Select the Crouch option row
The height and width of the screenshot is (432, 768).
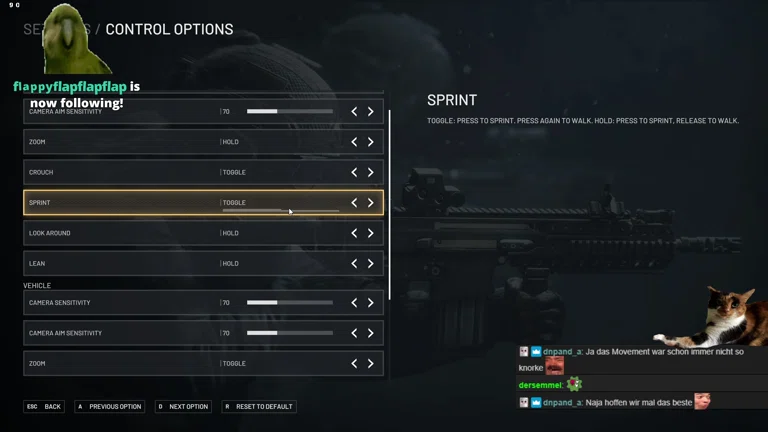(x=120, y=172)
